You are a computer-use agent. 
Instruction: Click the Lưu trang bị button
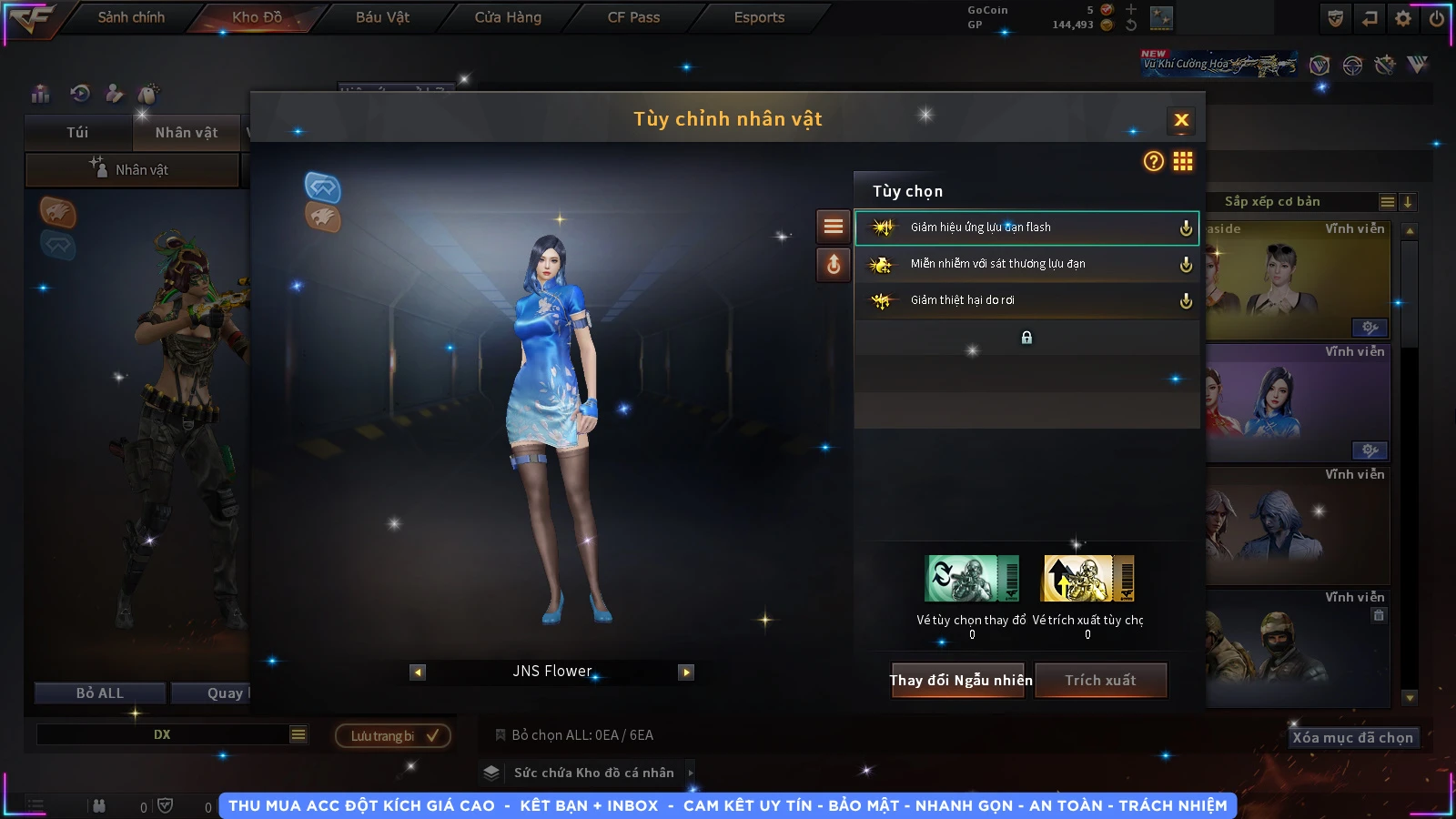point(393,735)
